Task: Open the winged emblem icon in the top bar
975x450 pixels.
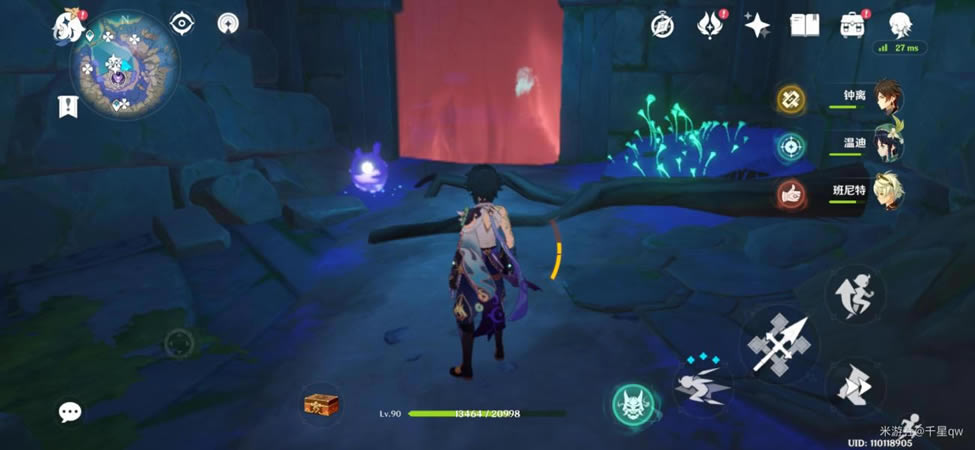Action: click(x=710, y=25)
